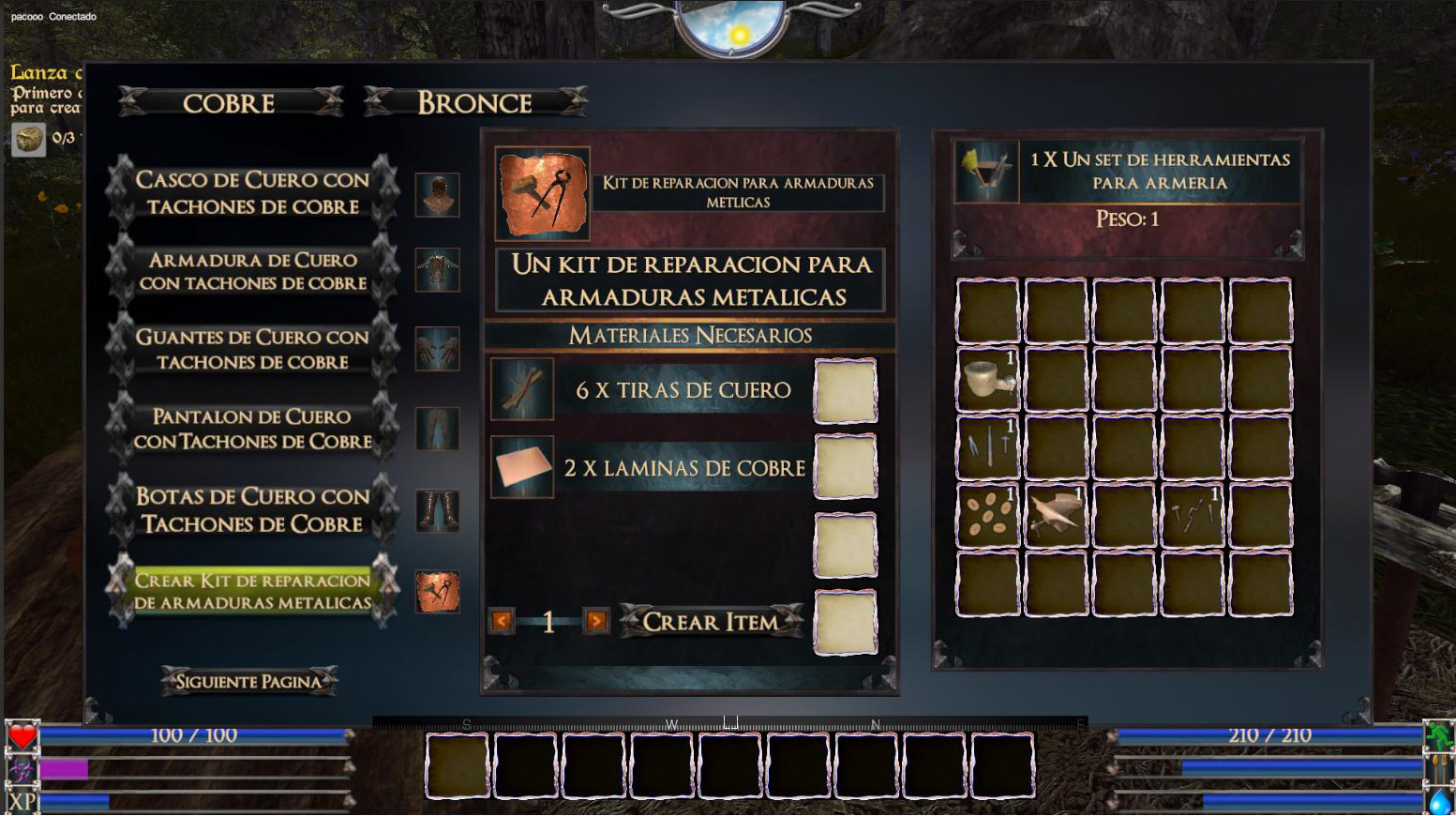The image size is (1456, 816).
Task: Decrease craft quantity with left arrow
Action: click(502, 621)
